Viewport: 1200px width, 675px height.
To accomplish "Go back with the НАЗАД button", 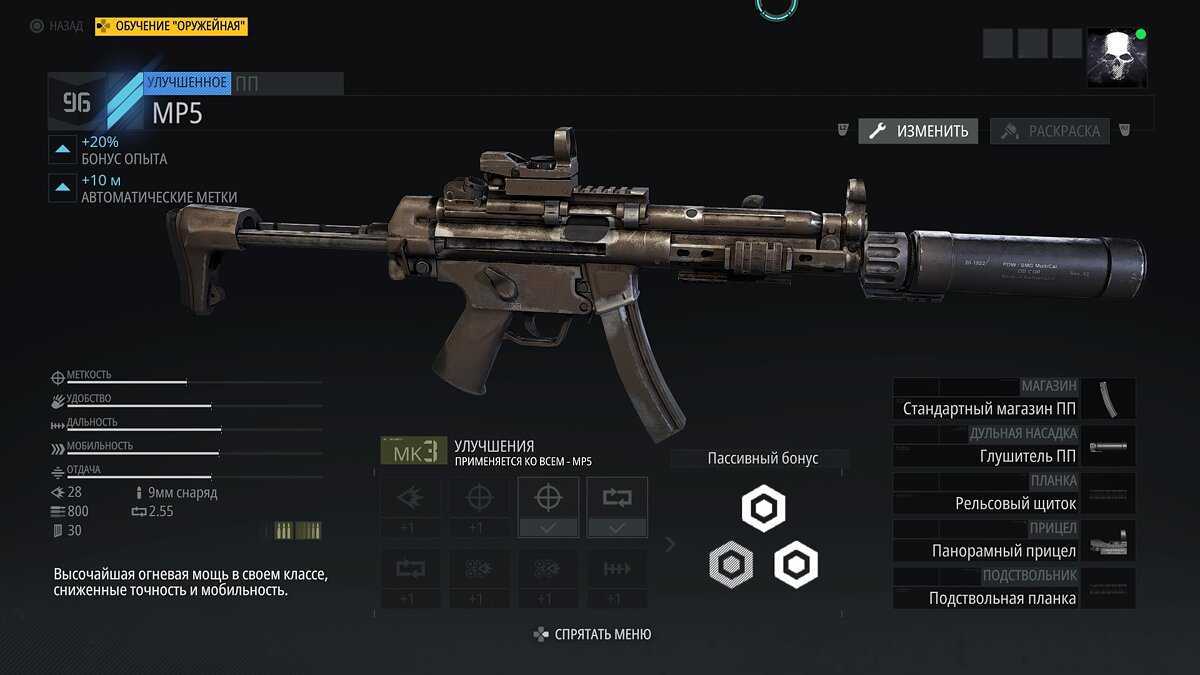I will (57, 26).
